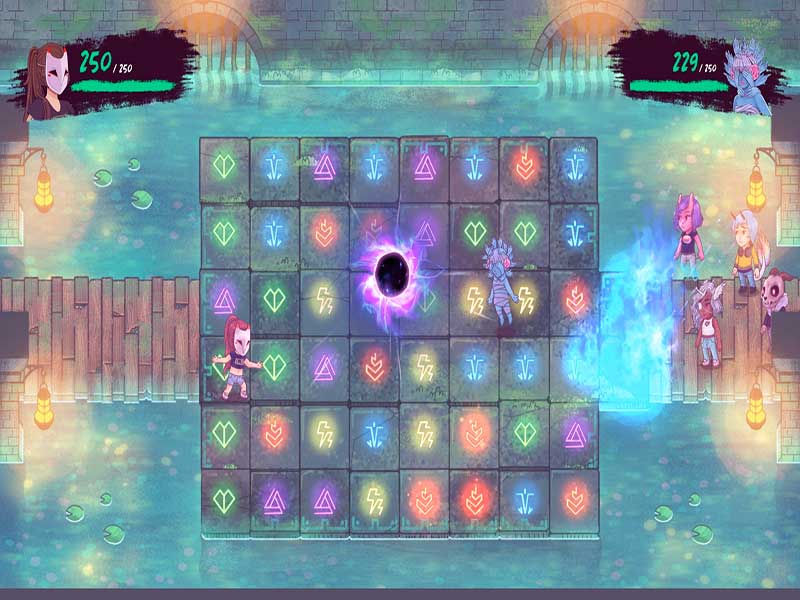Tap the green heart tile in the bottom row
800x600 pixels.
click(x=224, y=498)
